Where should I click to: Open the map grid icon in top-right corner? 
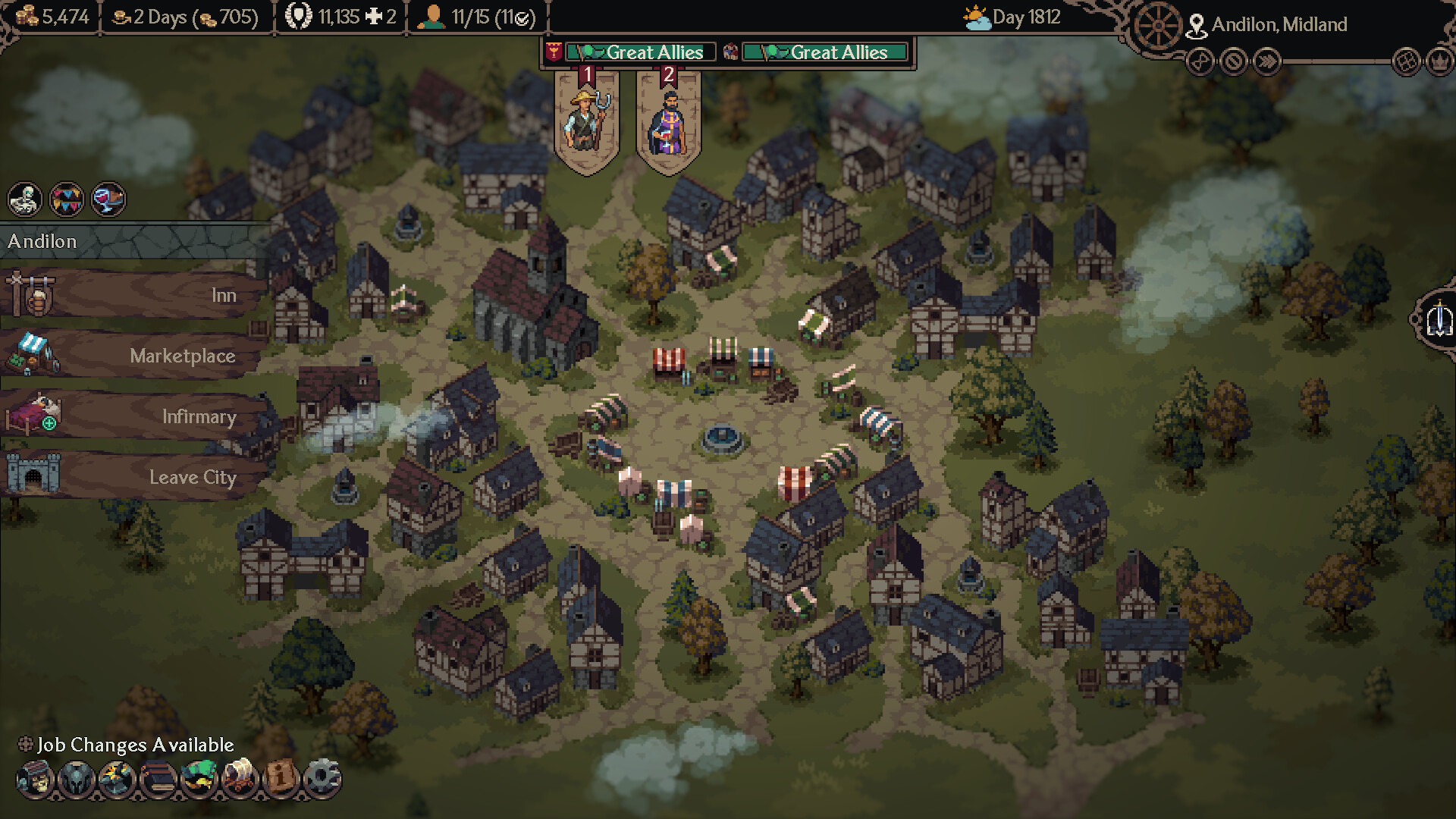point(1405,62)
